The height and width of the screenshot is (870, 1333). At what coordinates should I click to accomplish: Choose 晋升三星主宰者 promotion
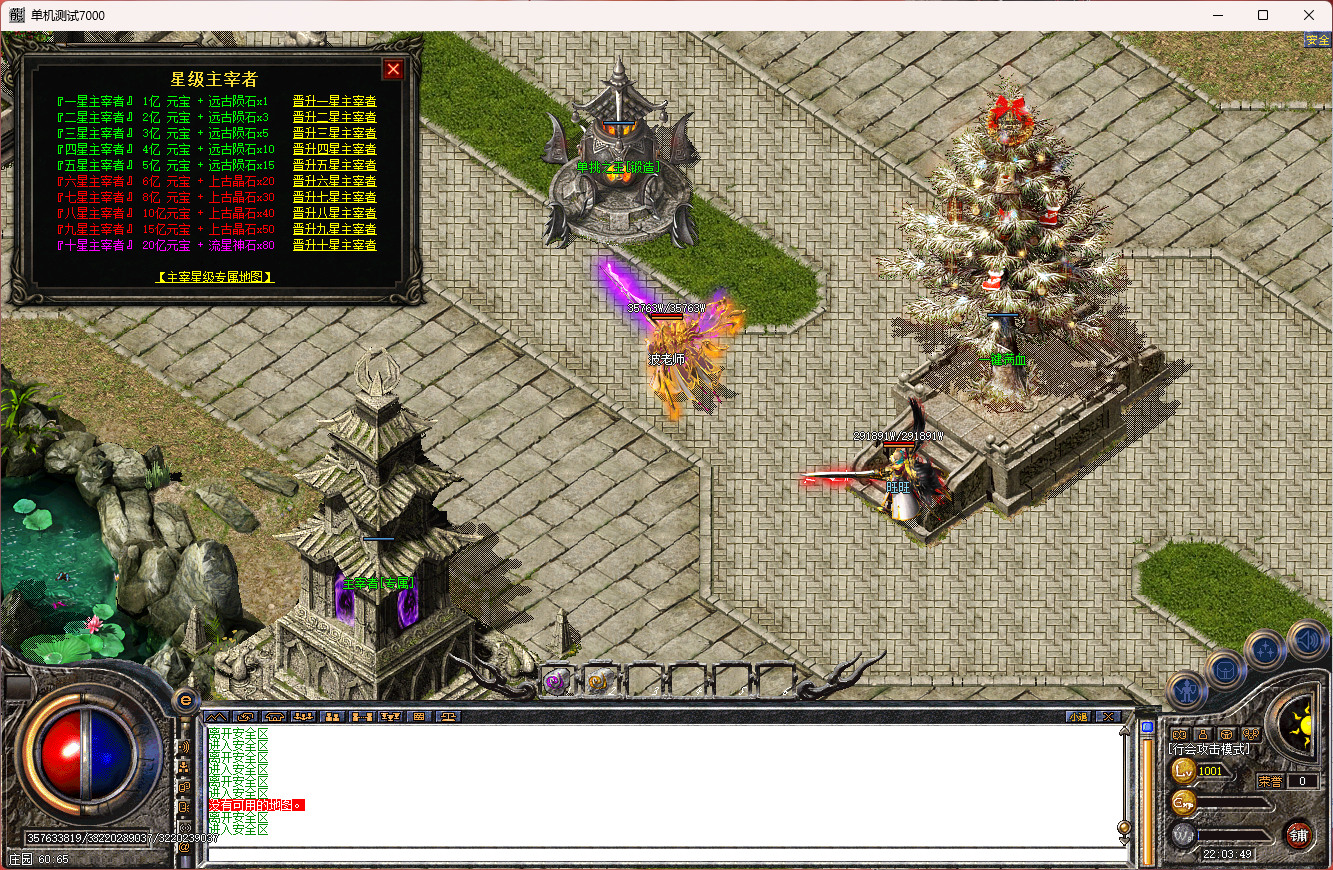[334, 133]
